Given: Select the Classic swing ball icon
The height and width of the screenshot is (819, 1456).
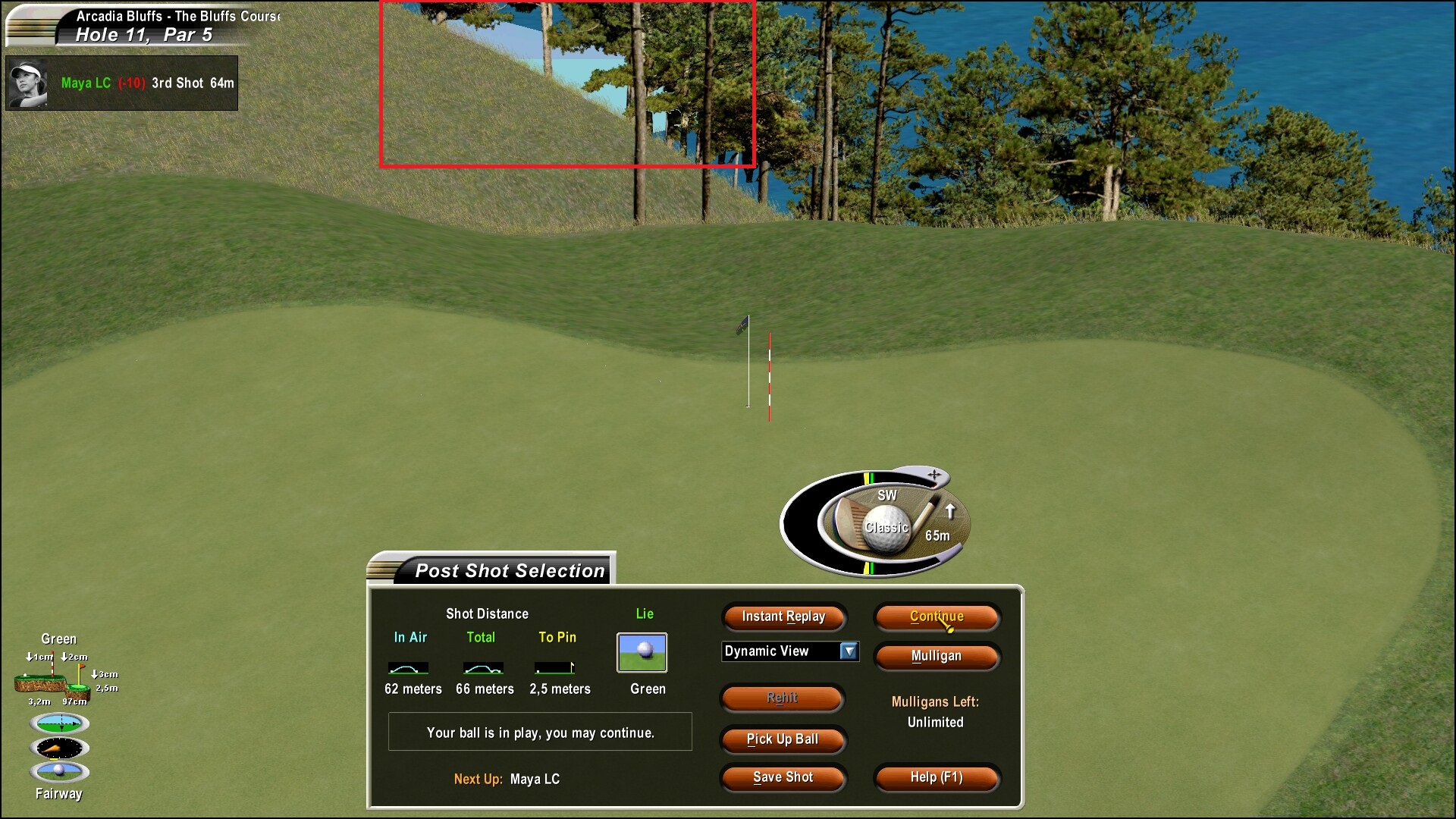Looking at the screenshot, I should (886, 526).
